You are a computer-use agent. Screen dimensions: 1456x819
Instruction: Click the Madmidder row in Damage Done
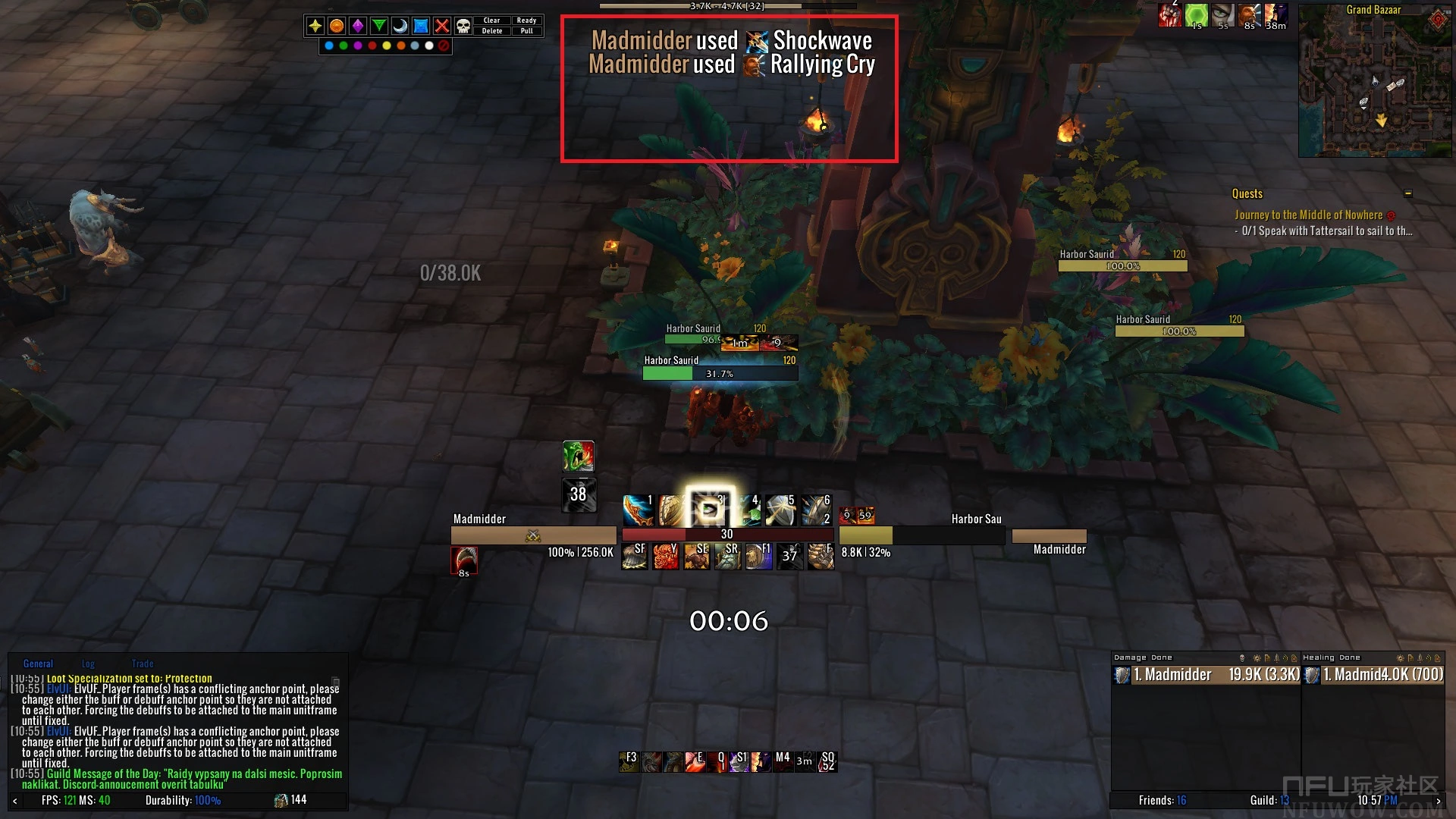click(1206, 675)
